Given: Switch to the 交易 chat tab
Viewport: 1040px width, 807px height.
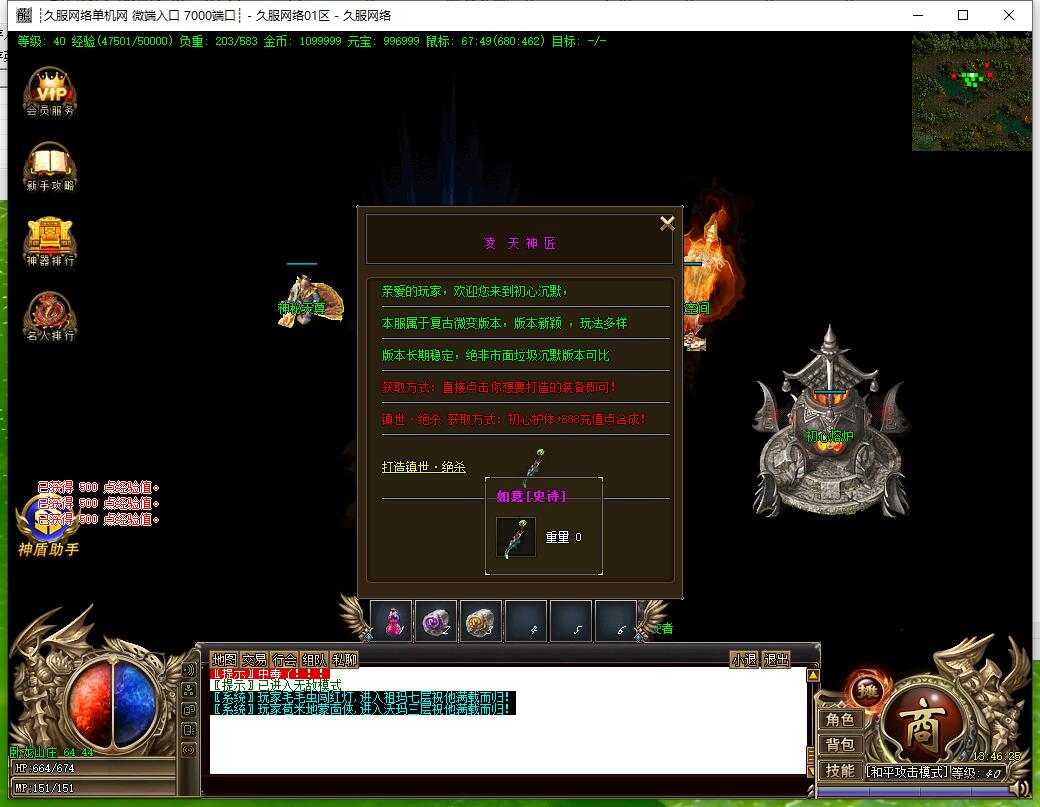Looking at the screenshot, I should (x=254, y=660).
